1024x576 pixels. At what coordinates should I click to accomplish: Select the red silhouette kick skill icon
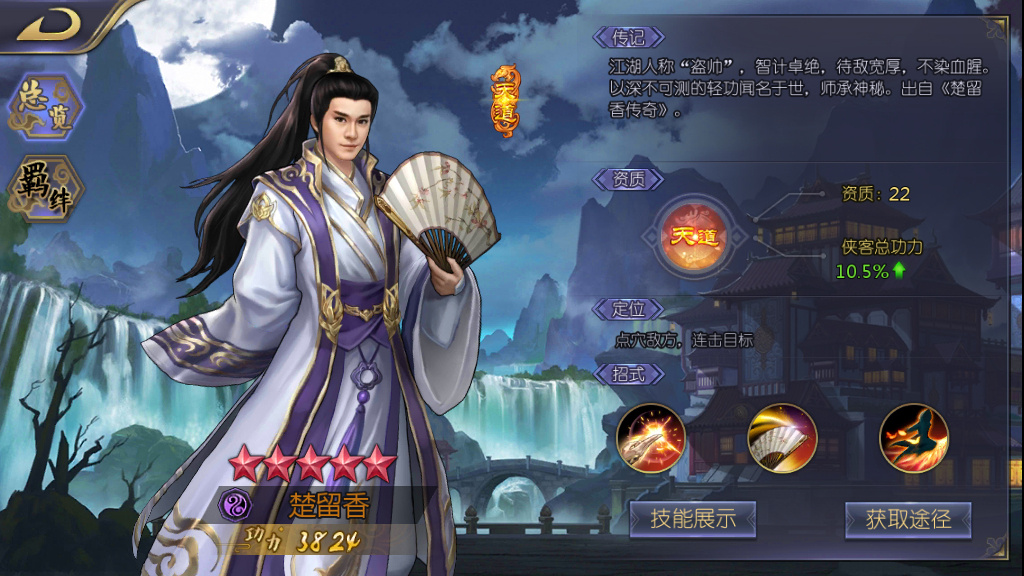pos(914,438)
